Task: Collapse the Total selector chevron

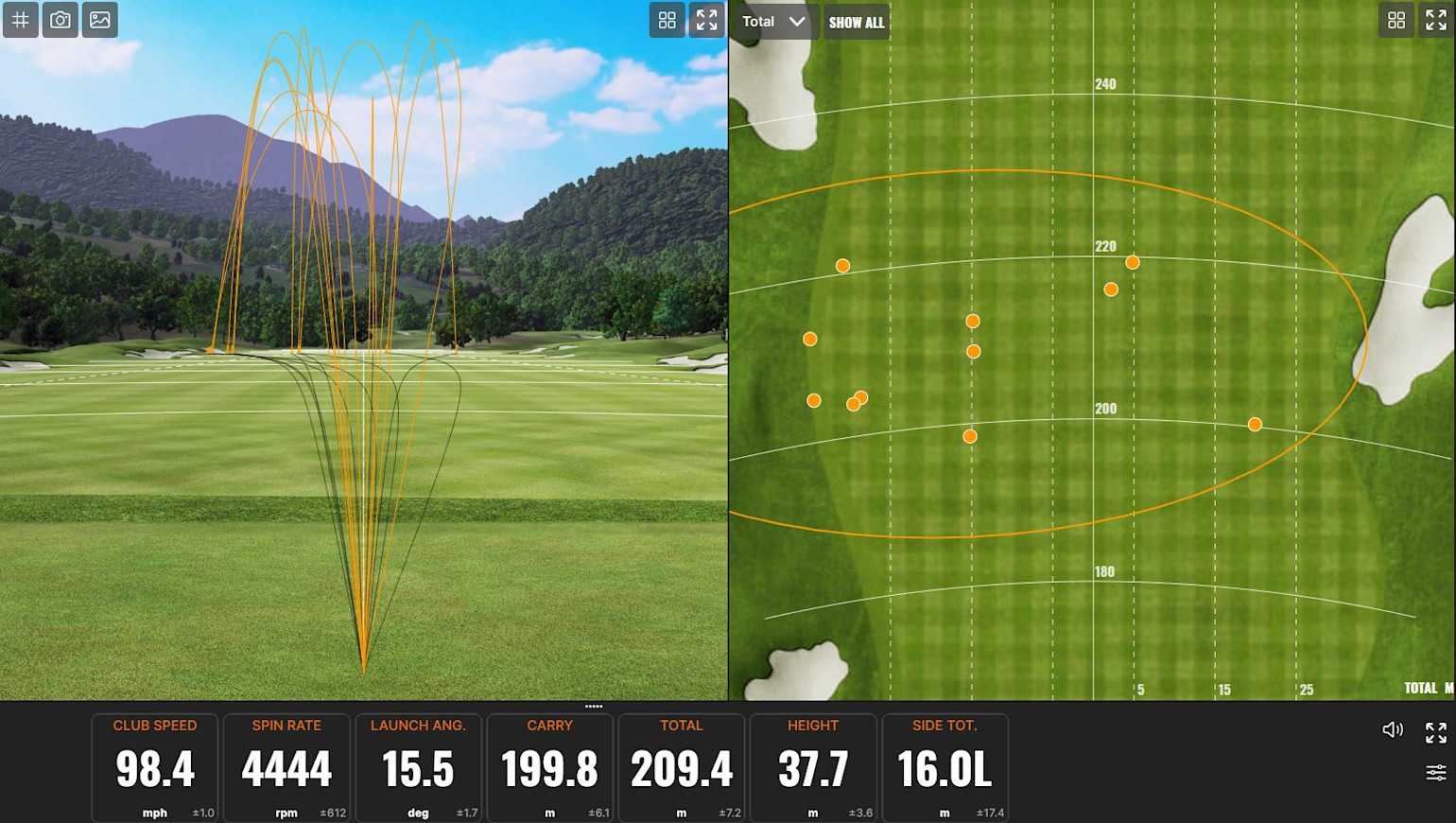Action: [797, 21]
